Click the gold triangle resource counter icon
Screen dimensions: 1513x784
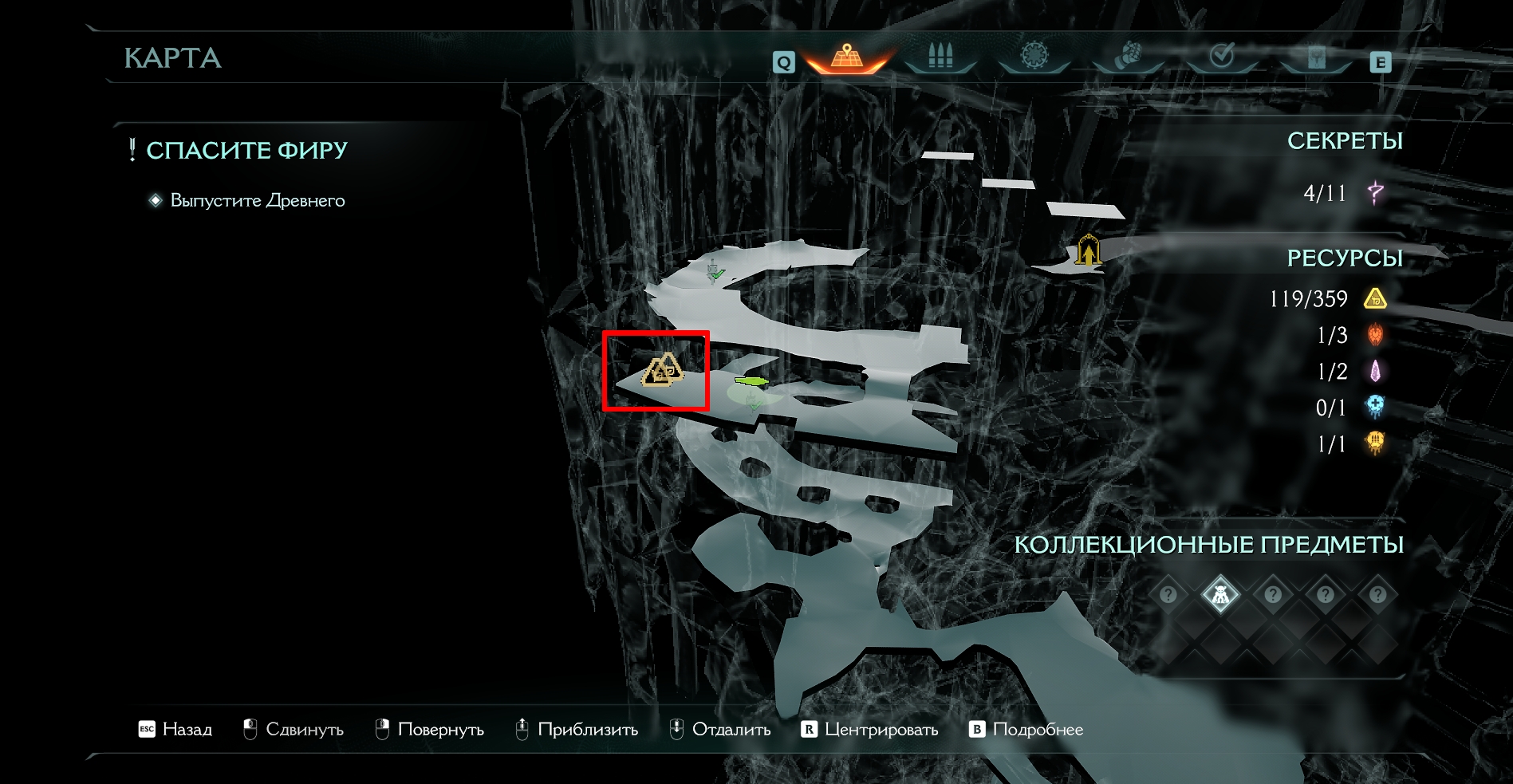pos(1375,299)
